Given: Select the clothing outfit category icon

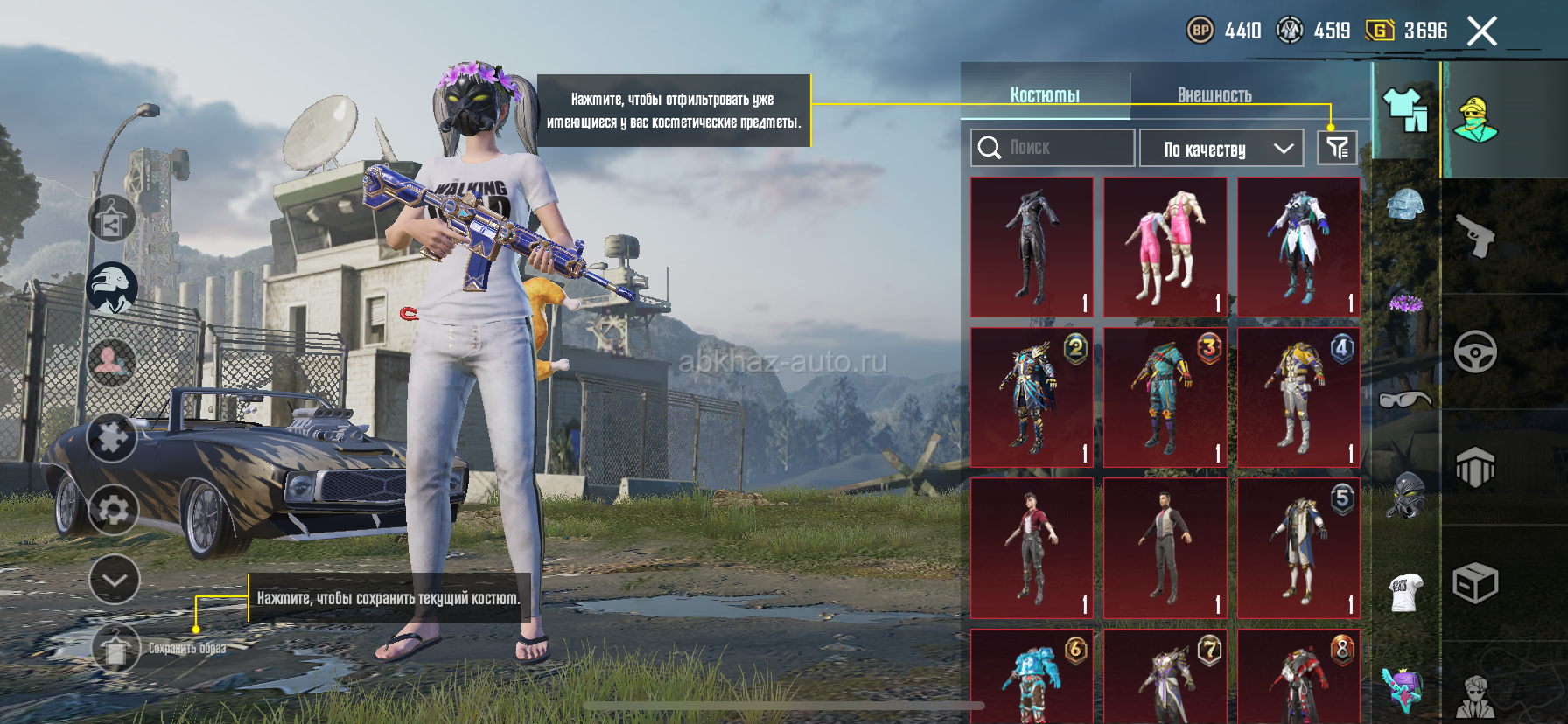Looking at the screenshot, I should coord(1405,111).
